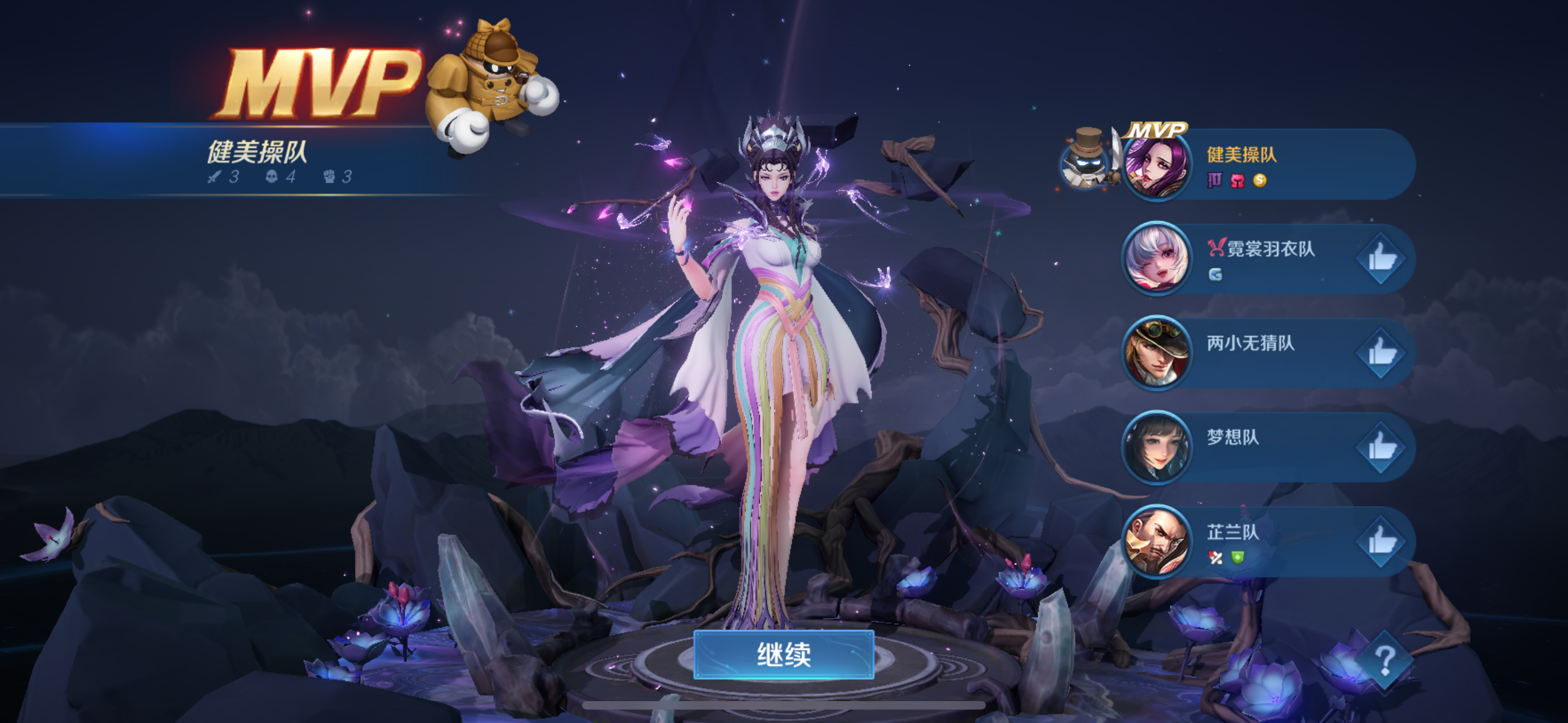Screen dimensions: 1568x723
Task: Like the 霓裳羽衣队 player with thumbs-up
Action: (x=1381, y=259)
